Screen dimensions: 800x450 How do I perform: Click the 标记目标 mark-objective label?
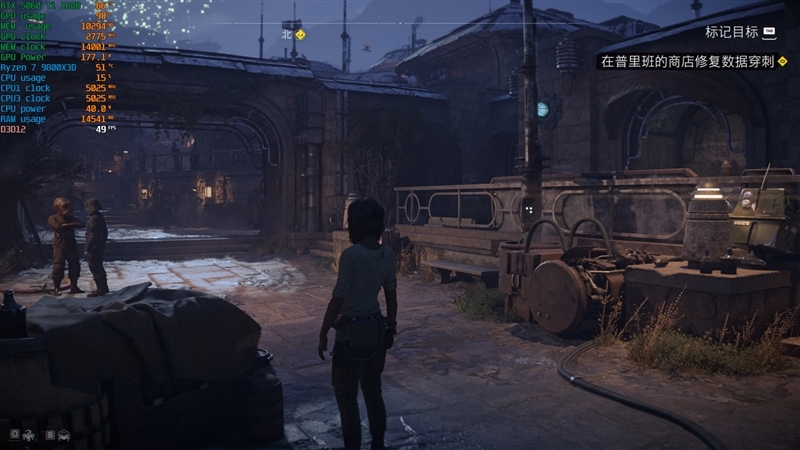[x=731, y=32]
